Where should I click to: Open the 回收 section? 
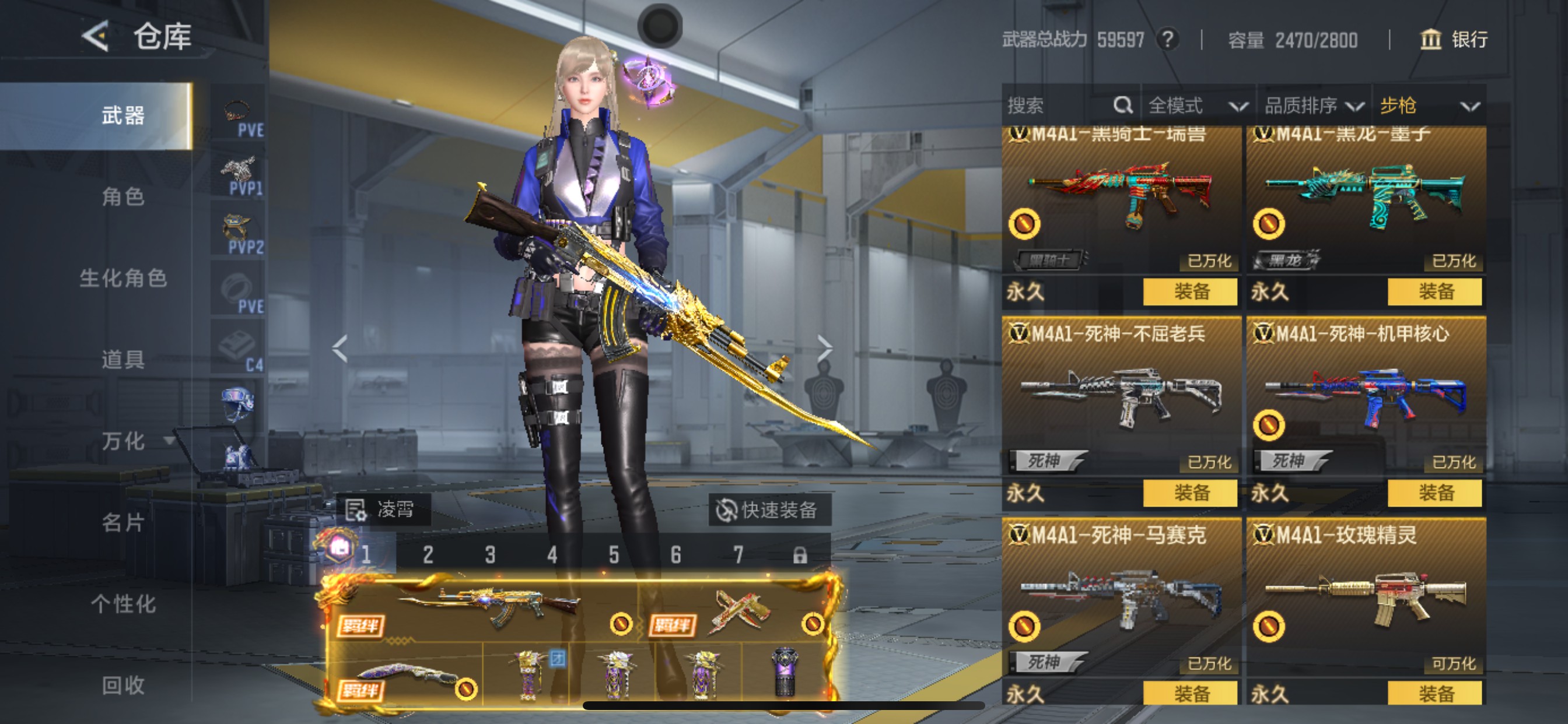pos(123,685)
